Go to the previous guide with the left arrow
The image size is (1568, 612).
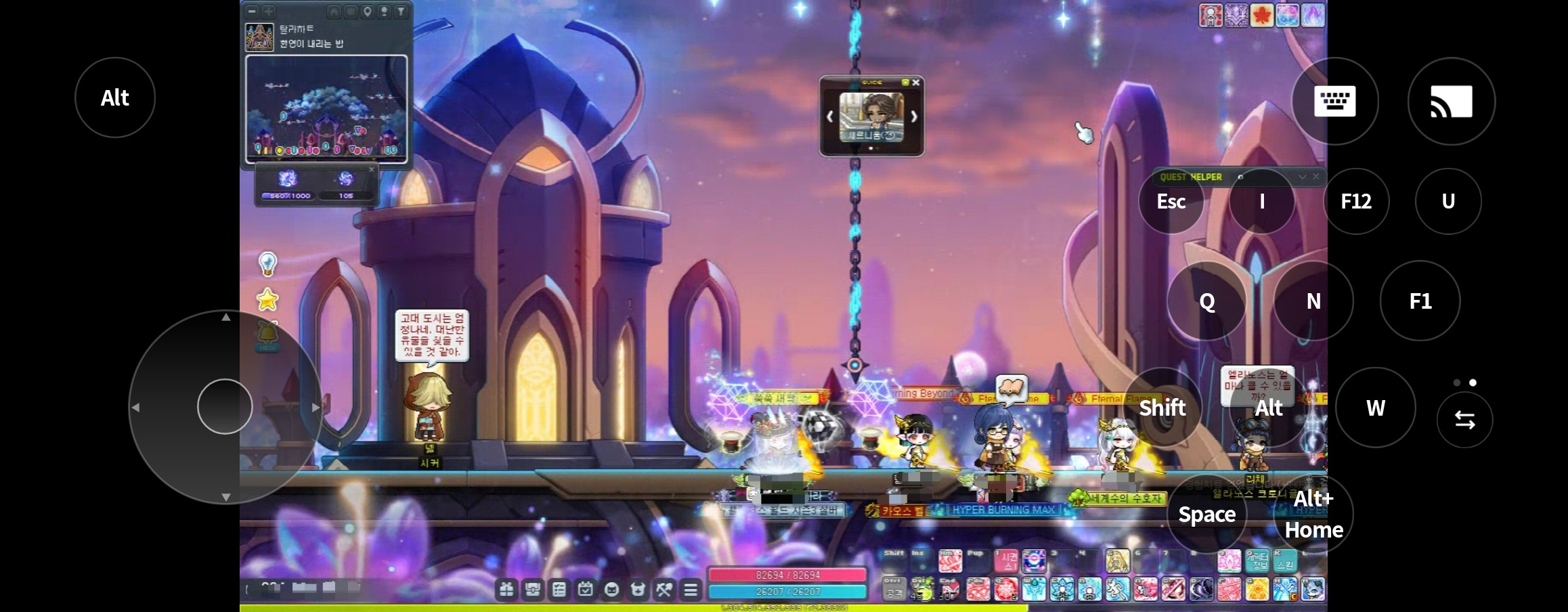830,116
